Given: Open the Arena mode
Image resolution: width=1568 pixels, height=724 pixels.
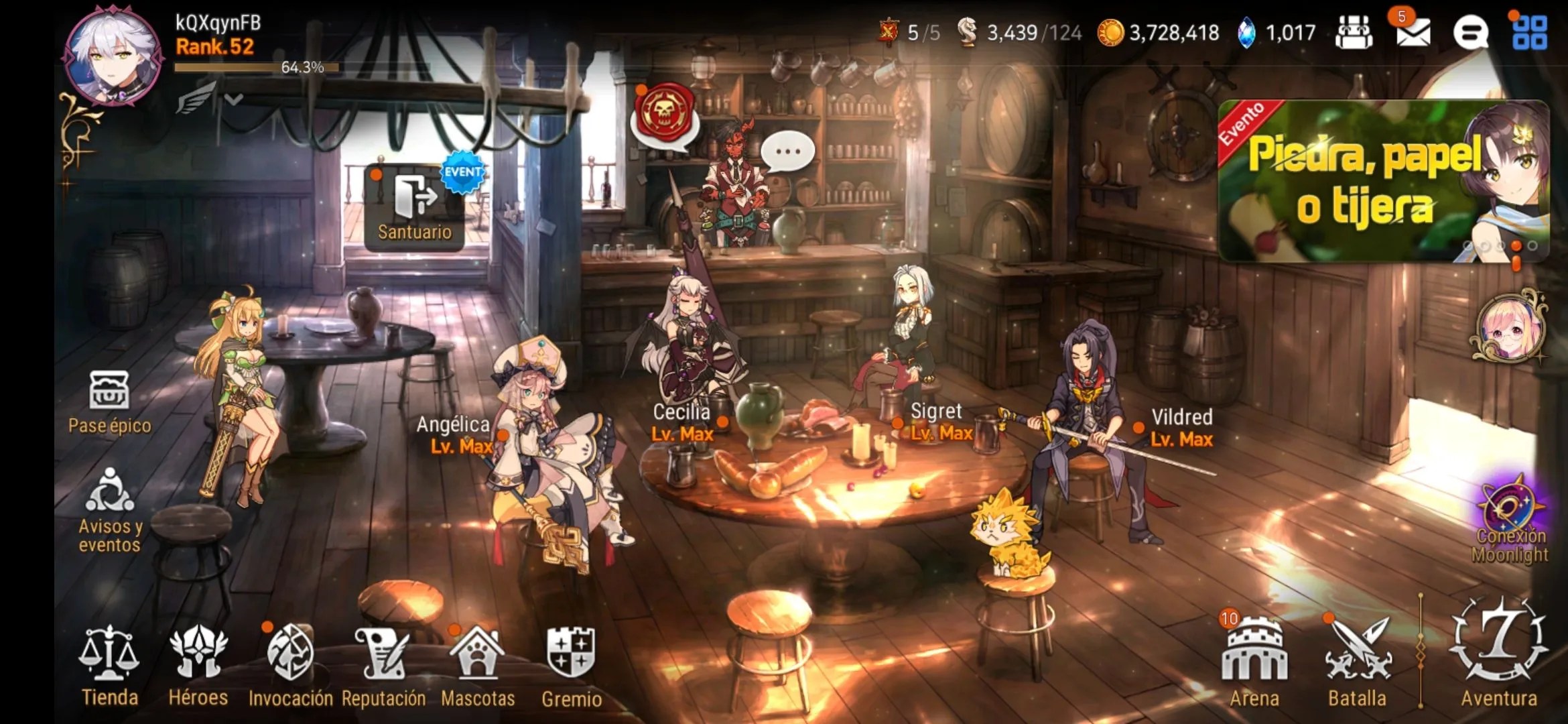Looking at the screenshot, I should [x=1254, y=660].
